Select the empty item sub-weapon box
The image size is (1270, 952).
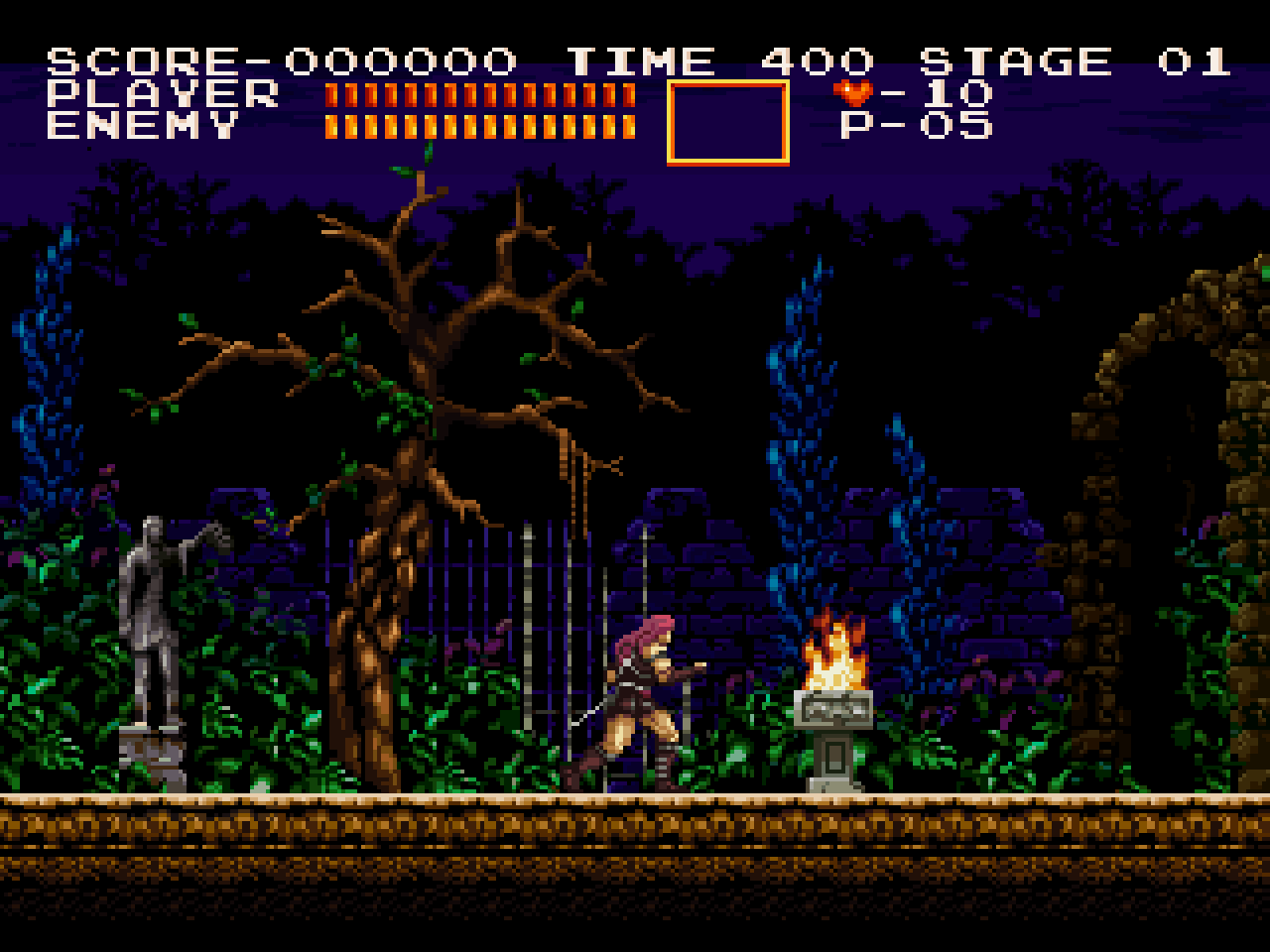click(729, 122)
